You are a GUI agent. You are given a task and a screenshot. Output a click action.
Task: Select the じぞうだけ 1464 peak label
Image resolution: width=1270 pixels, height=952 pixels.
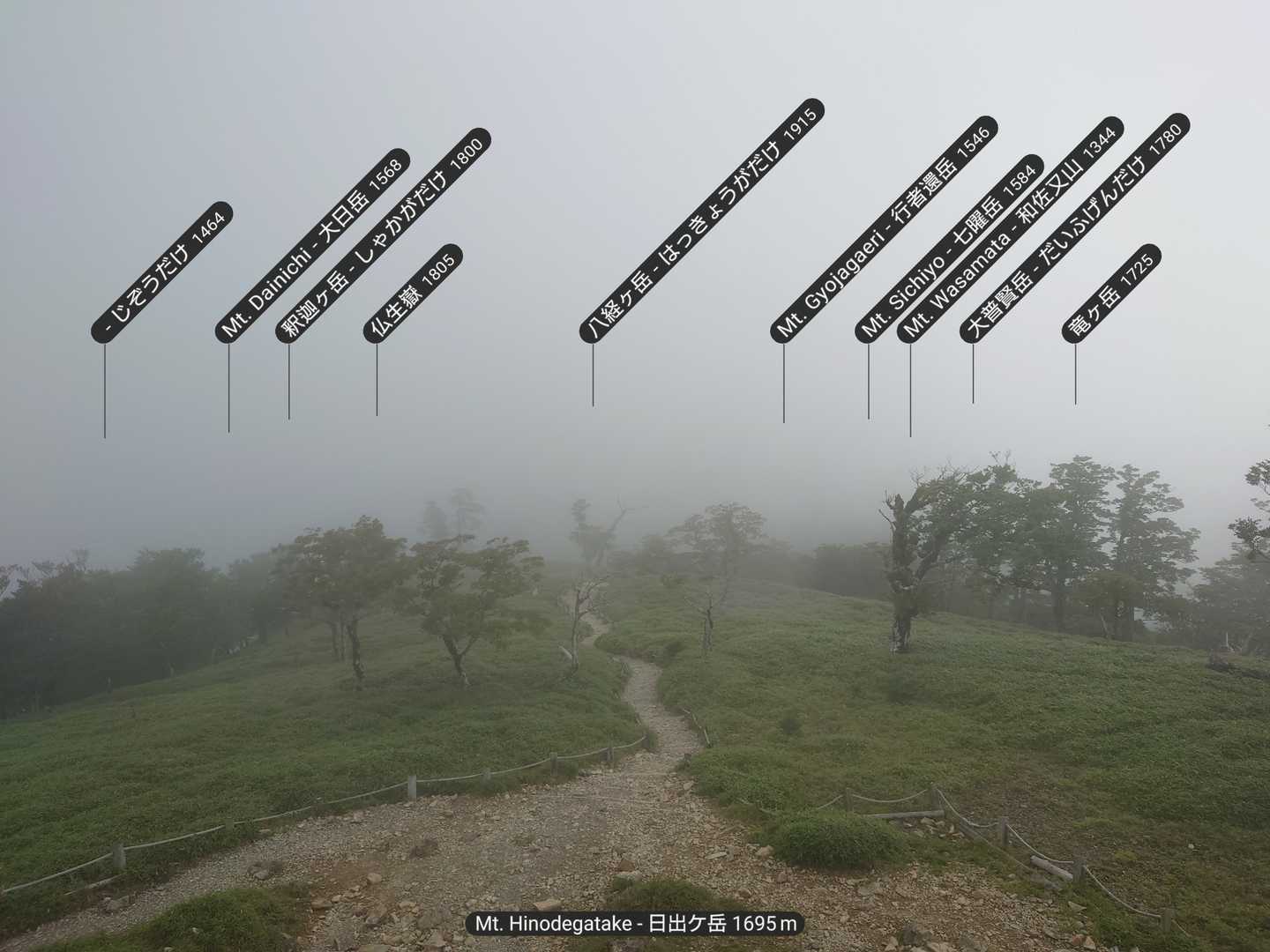[162, 271]
